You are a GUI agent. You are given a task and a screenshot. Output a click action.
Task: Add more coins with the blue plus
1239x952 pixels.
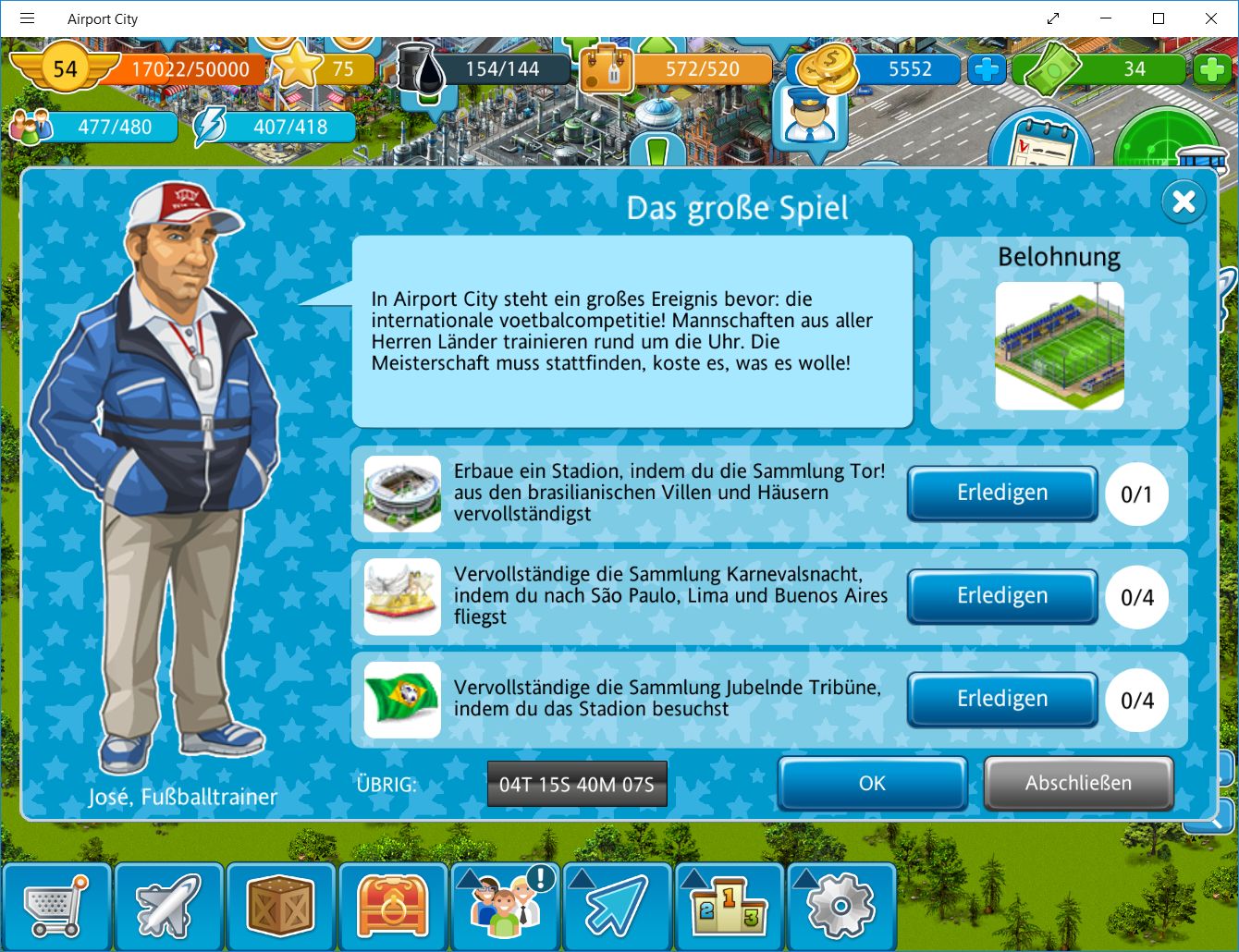click(987, 69)
